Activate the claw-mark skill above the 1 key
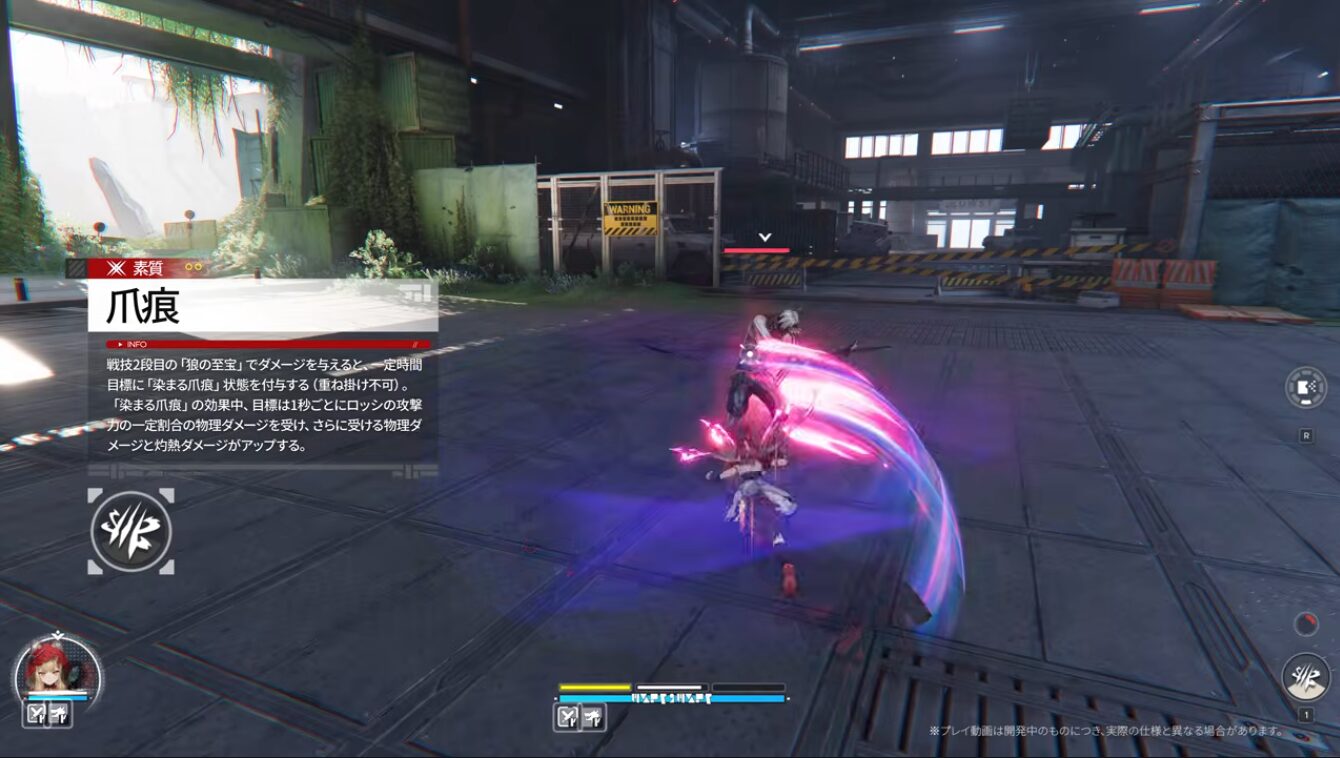This screenshot has height=758, width=1340. [x=1305, y=677]
